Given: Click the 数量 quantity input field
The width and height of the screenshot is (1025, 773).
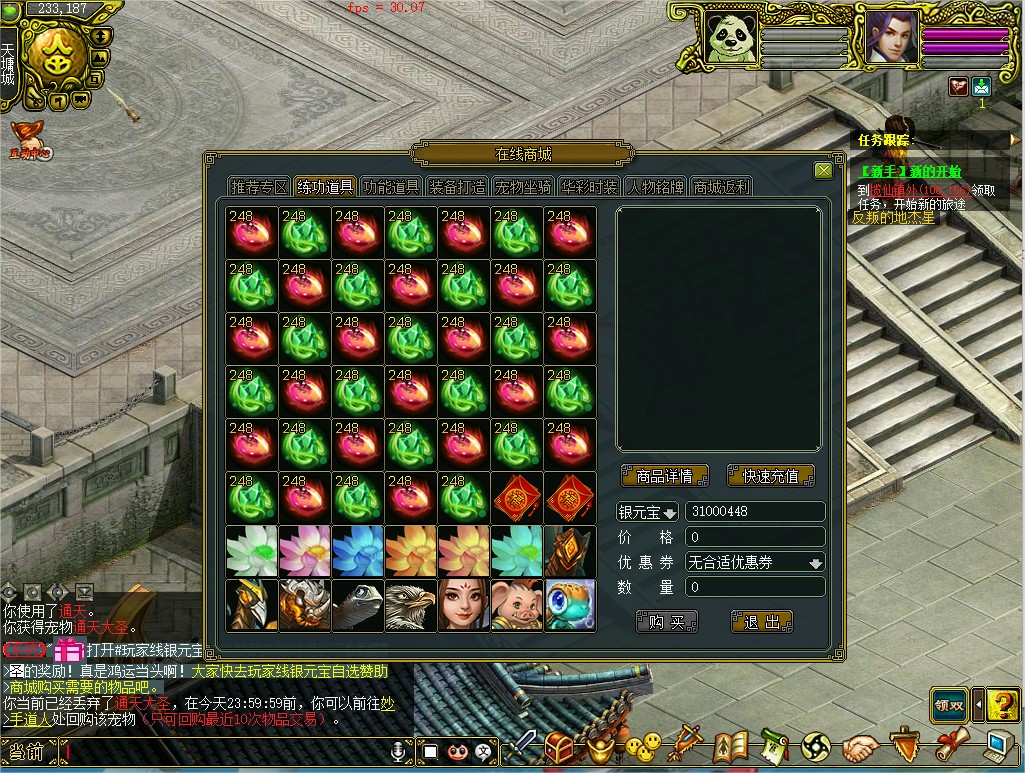Looking at the screenshot, I should 755,588.
